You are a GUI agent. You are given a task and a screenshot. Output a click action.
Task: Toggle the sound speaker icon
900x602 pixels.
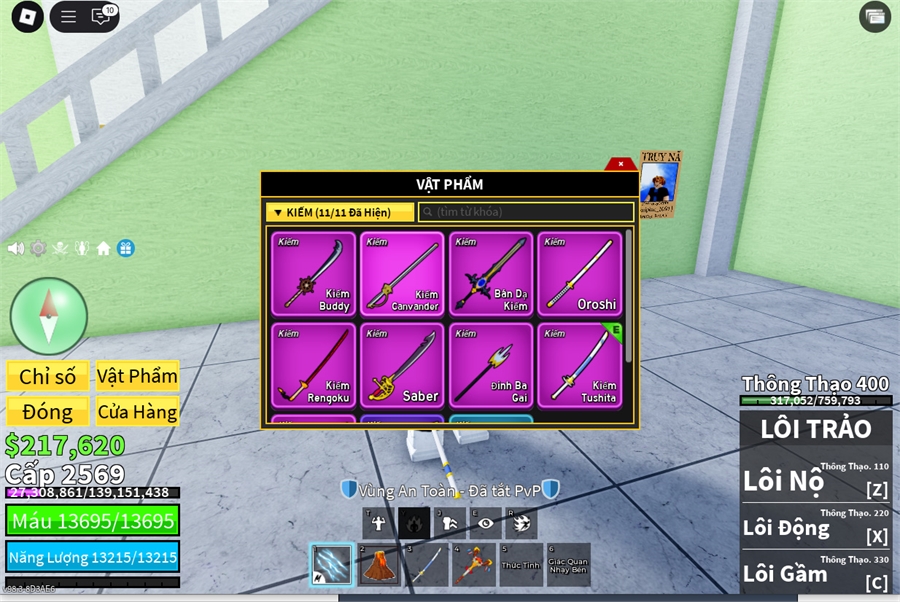[16, 248]
